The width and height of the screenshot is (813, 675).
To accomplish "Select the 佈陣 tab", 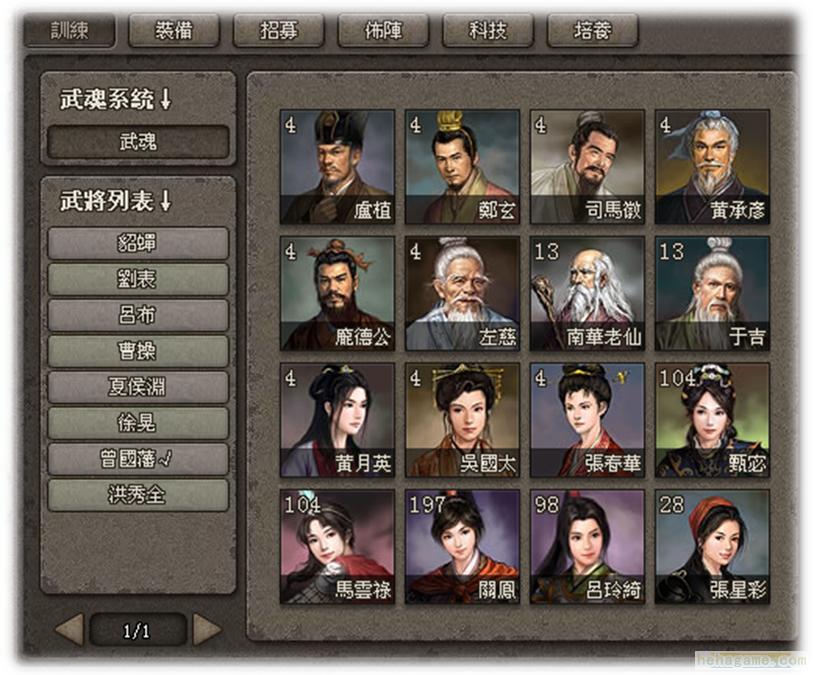I will click(x=383, y=30).
